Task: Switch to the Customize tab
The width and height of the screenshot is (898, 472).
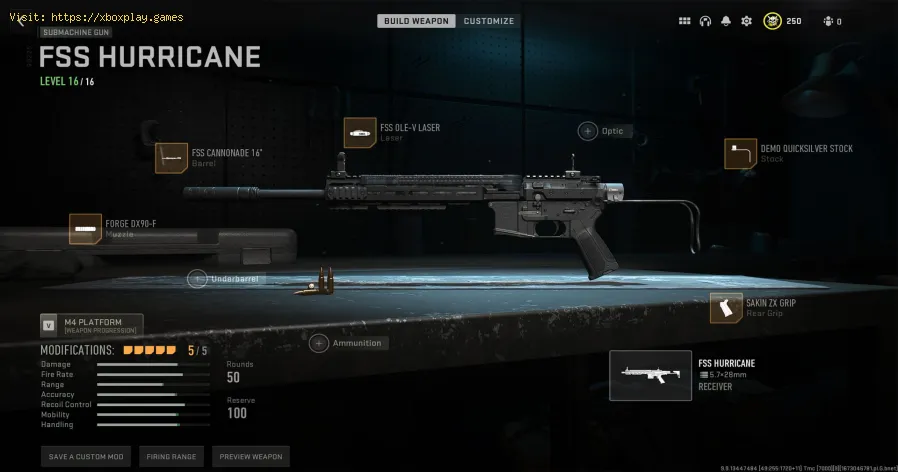Action: coord(489,21)
